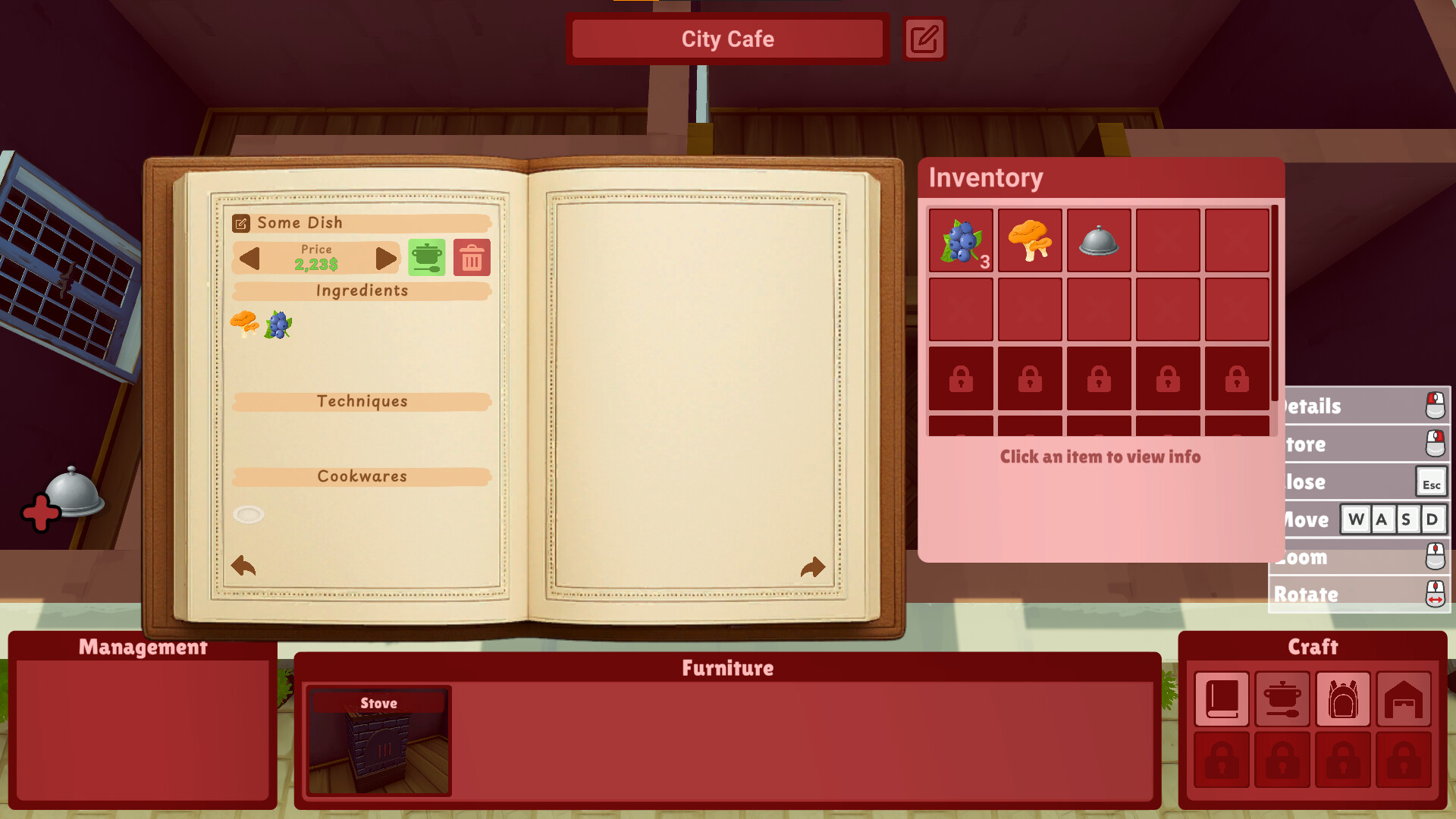The image size is (1456, 819).
Task: Click the pencil icon to edit dish name
Action: point(243,222)
